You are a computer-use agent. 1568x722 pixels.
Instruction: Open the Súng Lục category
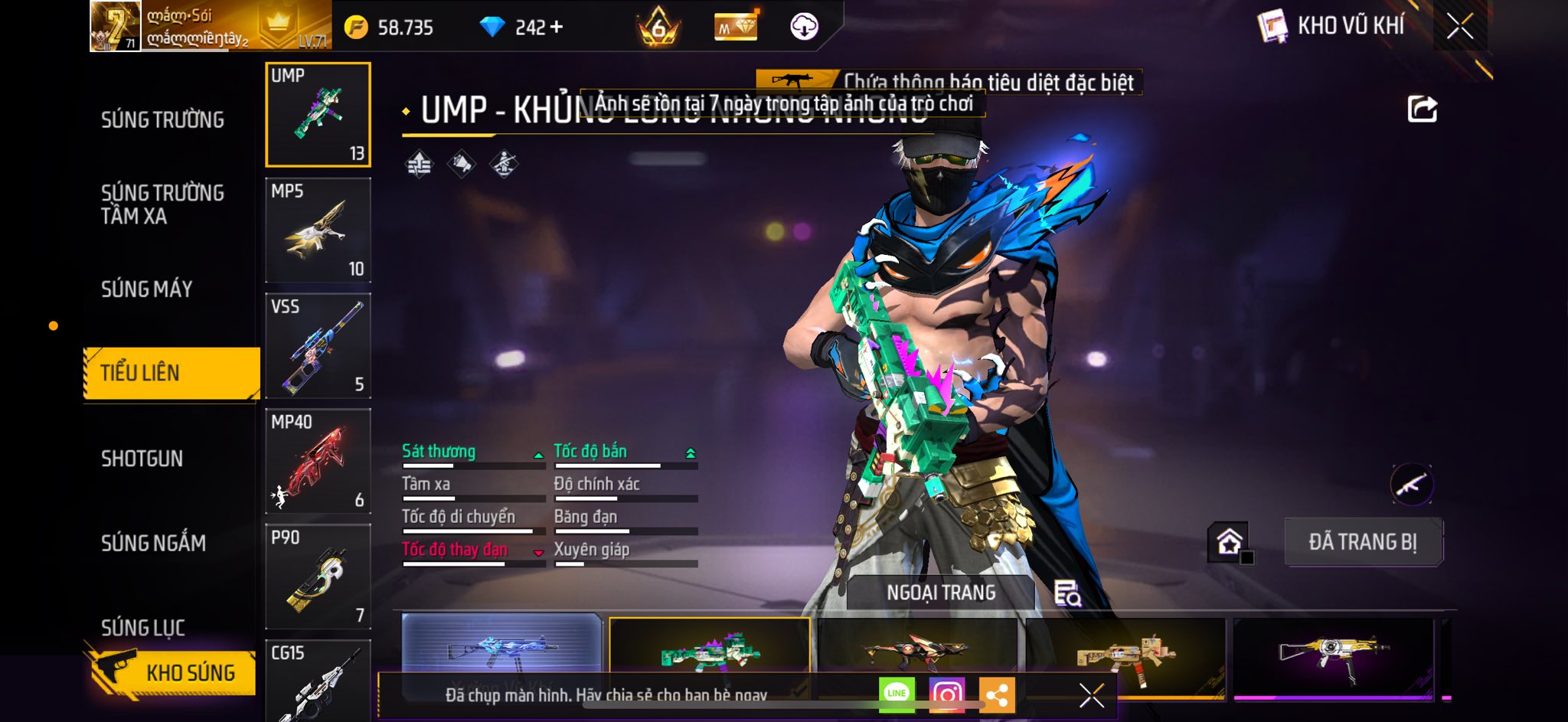(143, 627)
